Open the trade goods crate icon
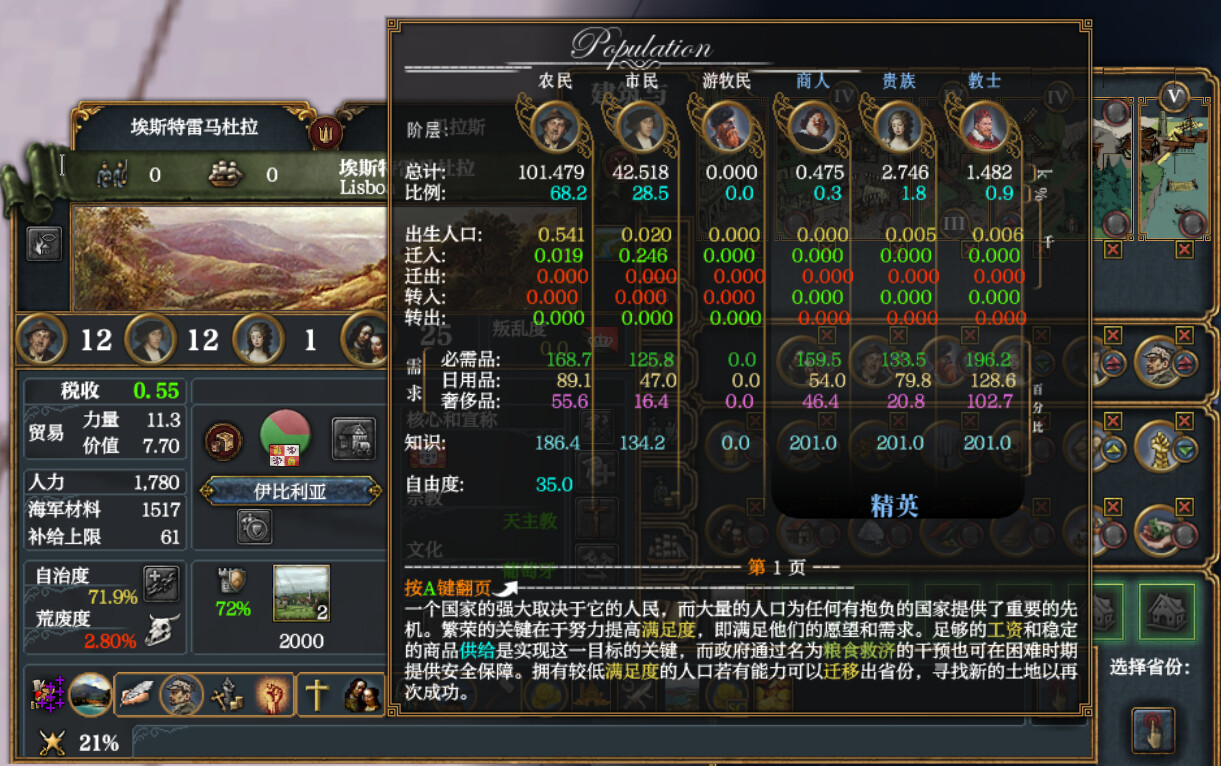This screenshot has width=1221, height=766. pyautogui.click(x=223, y=440)
